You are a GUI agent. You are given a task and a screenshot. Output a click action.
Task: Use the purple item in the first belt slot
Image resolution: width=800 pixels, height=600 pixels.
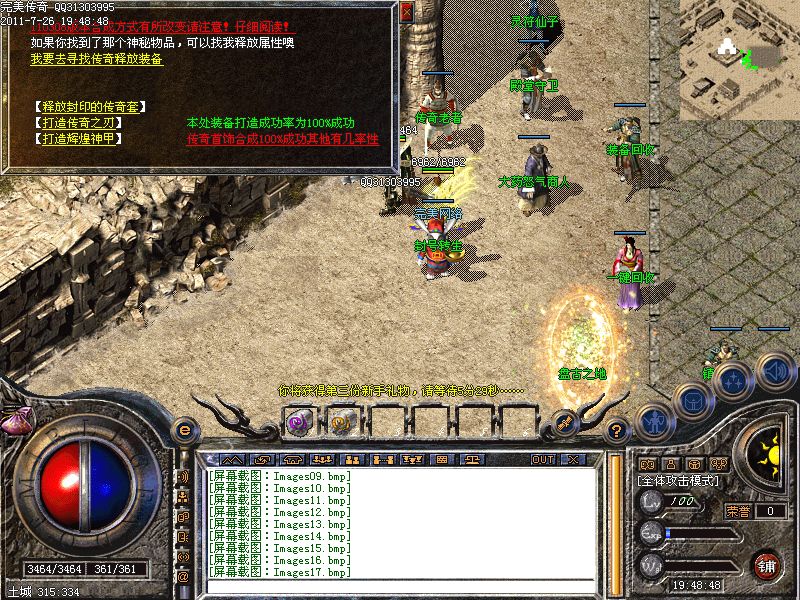point(297,423)
